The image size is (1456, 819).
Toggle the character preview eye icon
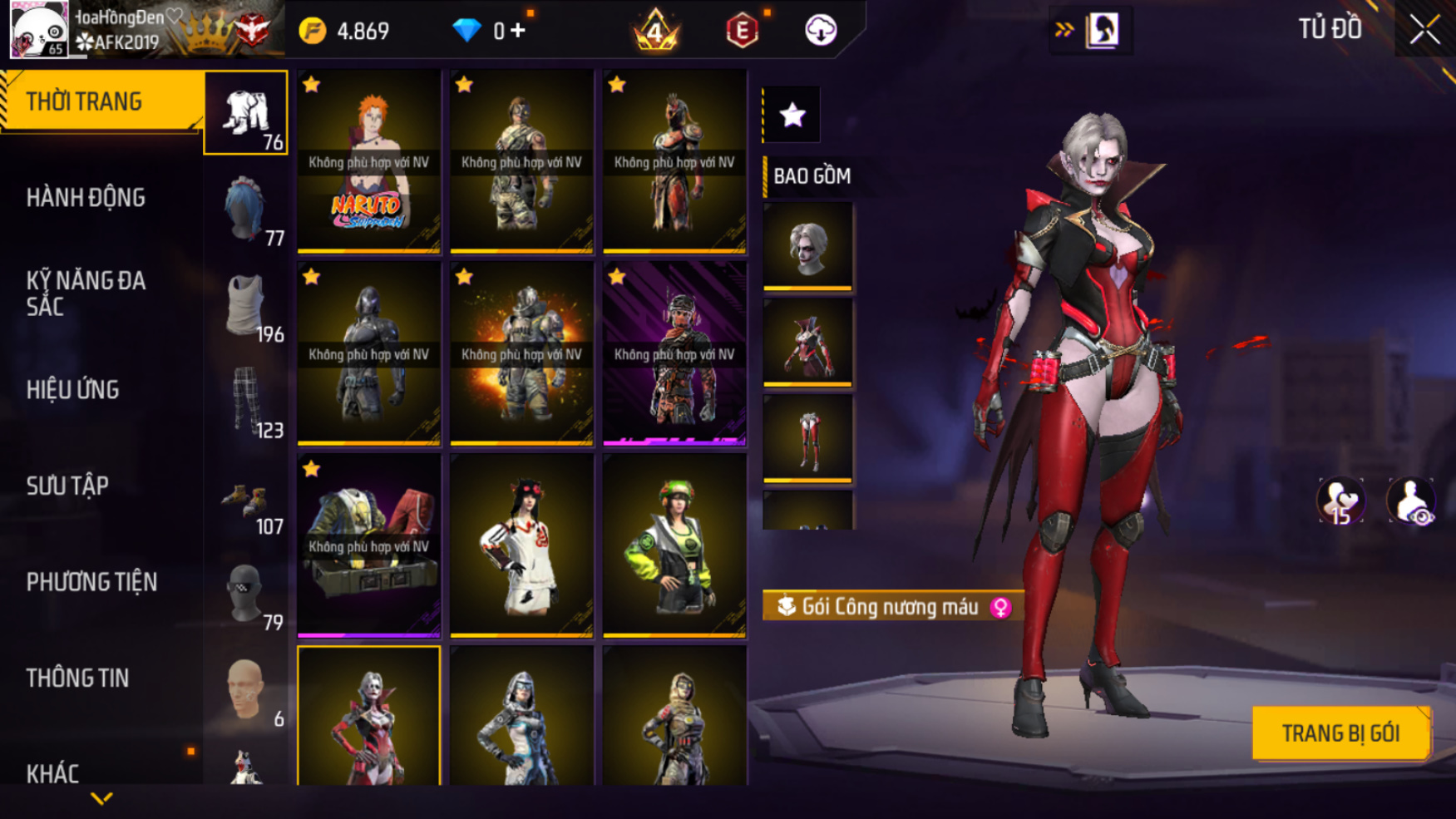pos(1410,501)
